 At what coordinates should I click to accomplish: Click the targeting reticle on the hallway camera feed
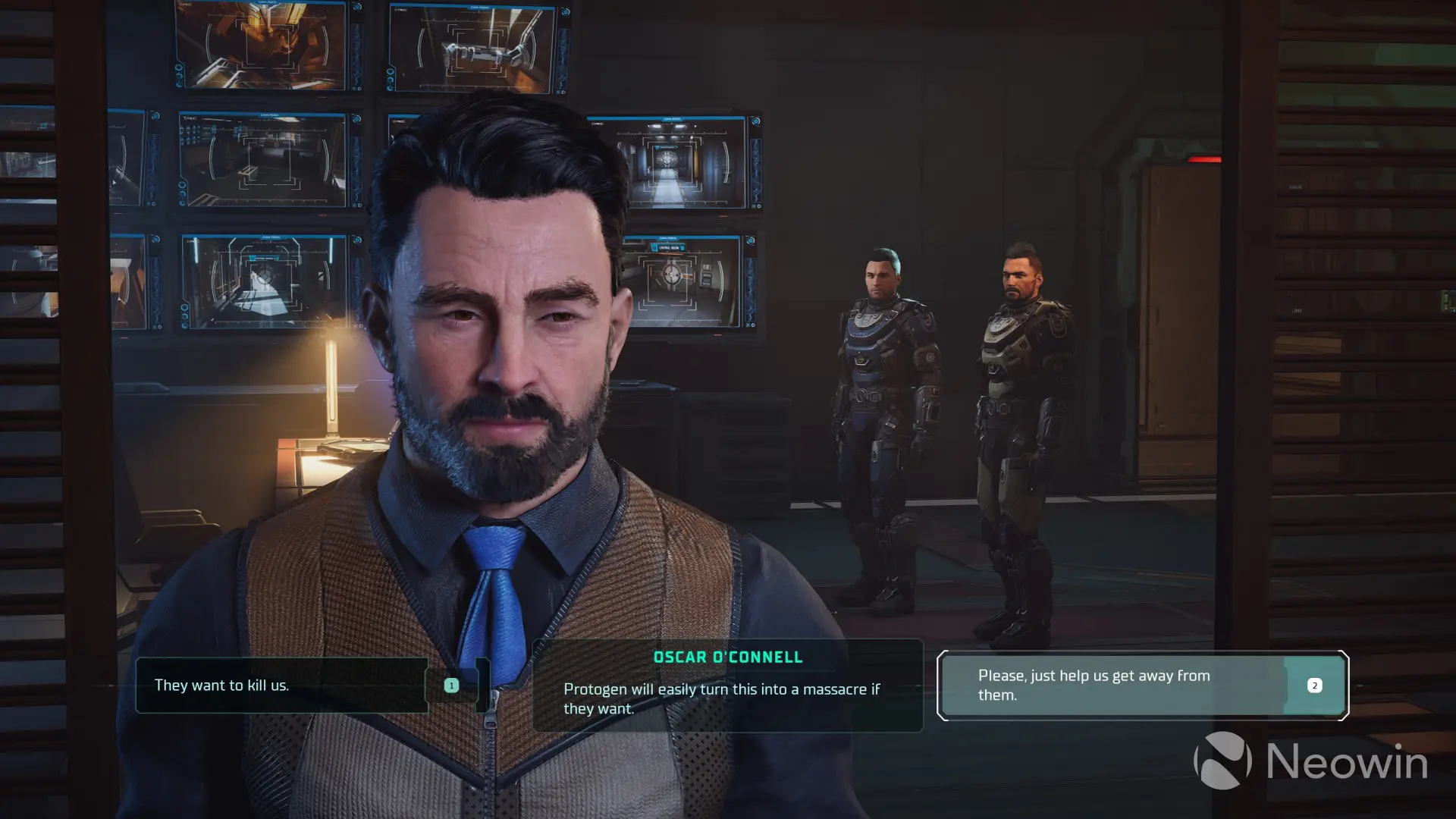tap(667, 161)
